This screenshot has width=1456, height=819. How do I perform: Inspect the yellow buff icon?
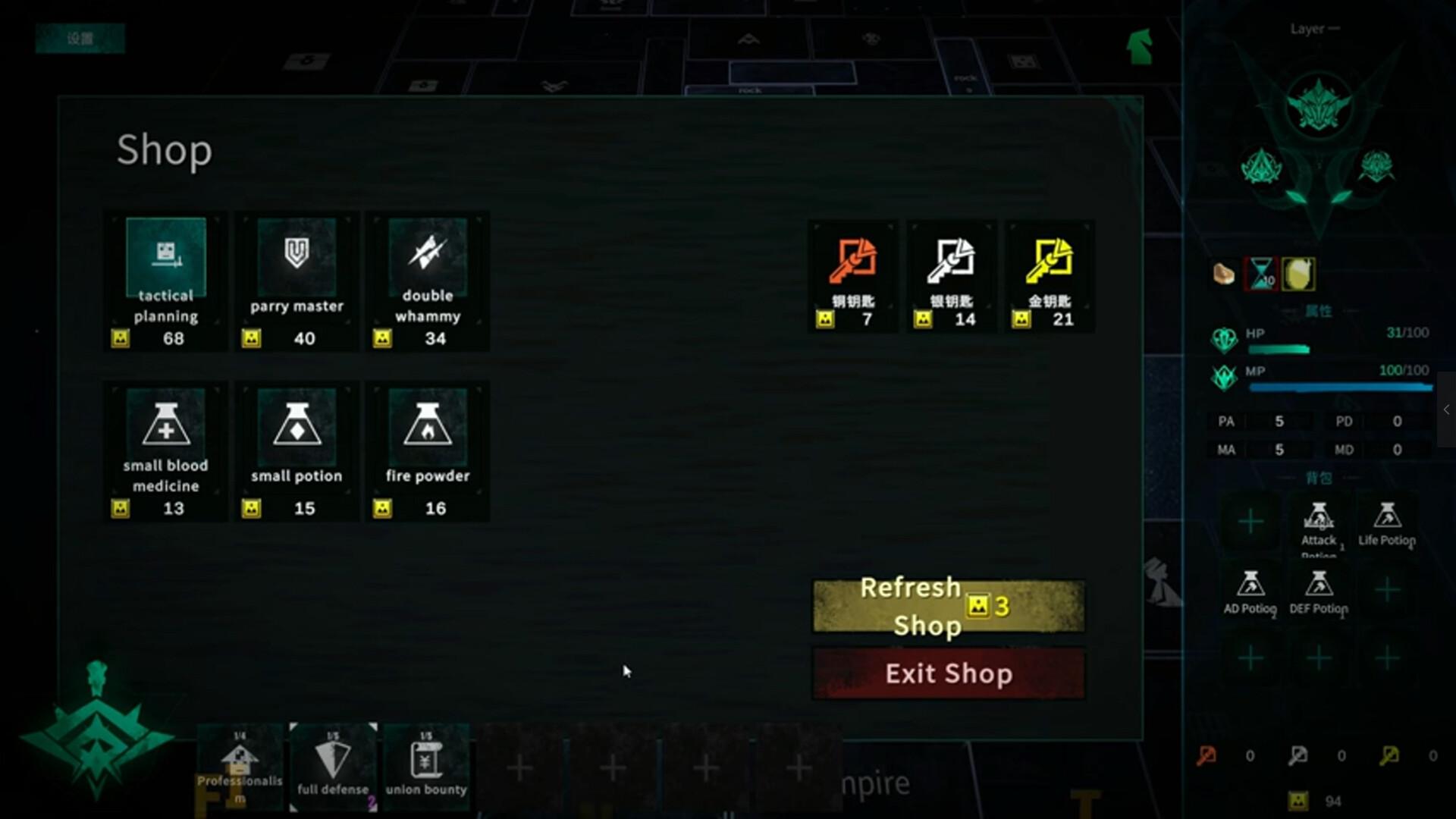coord(1298,275)
